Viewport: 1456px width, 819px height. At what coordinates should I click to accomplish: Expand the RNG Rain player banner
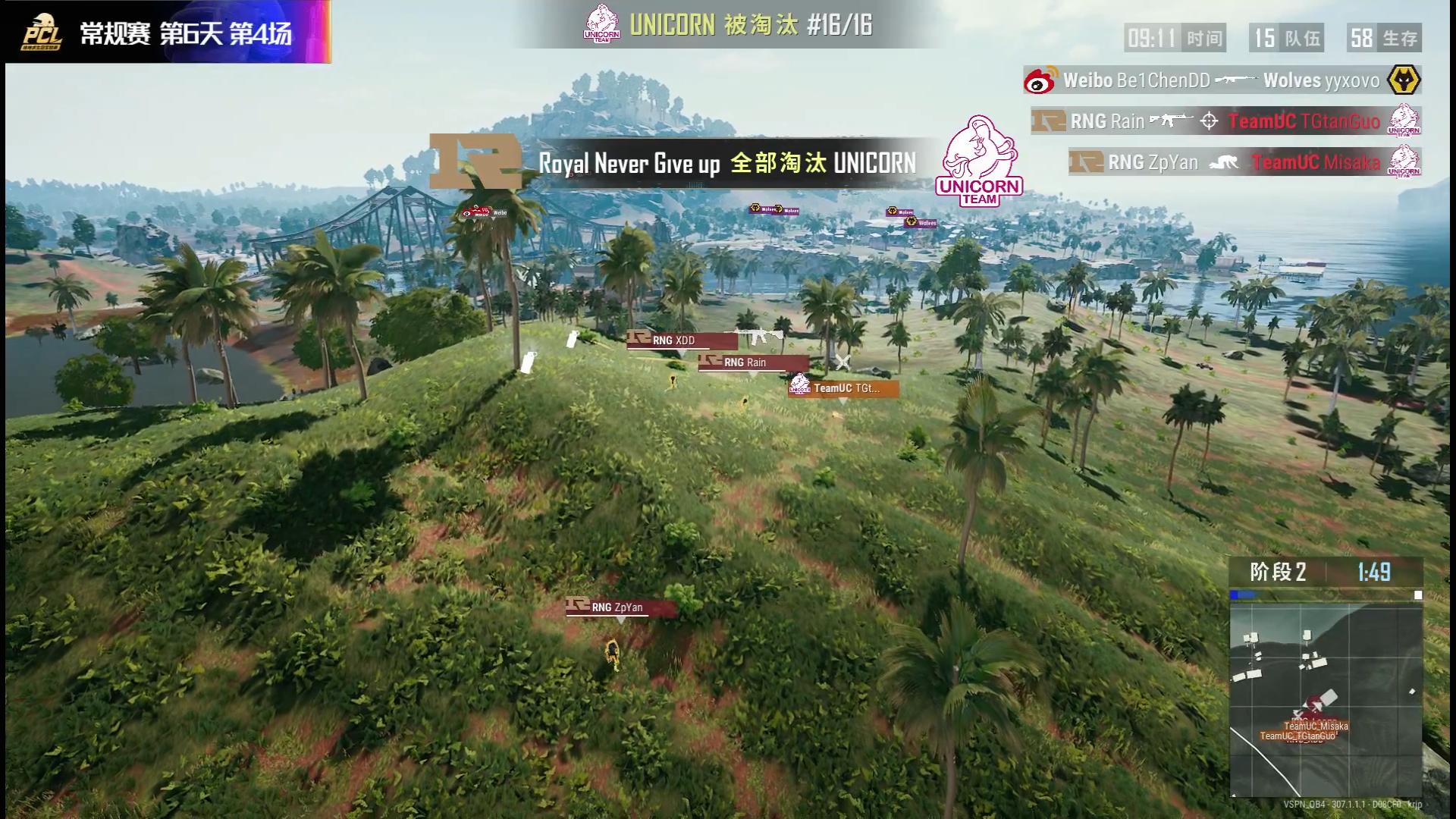click(752, 362)
